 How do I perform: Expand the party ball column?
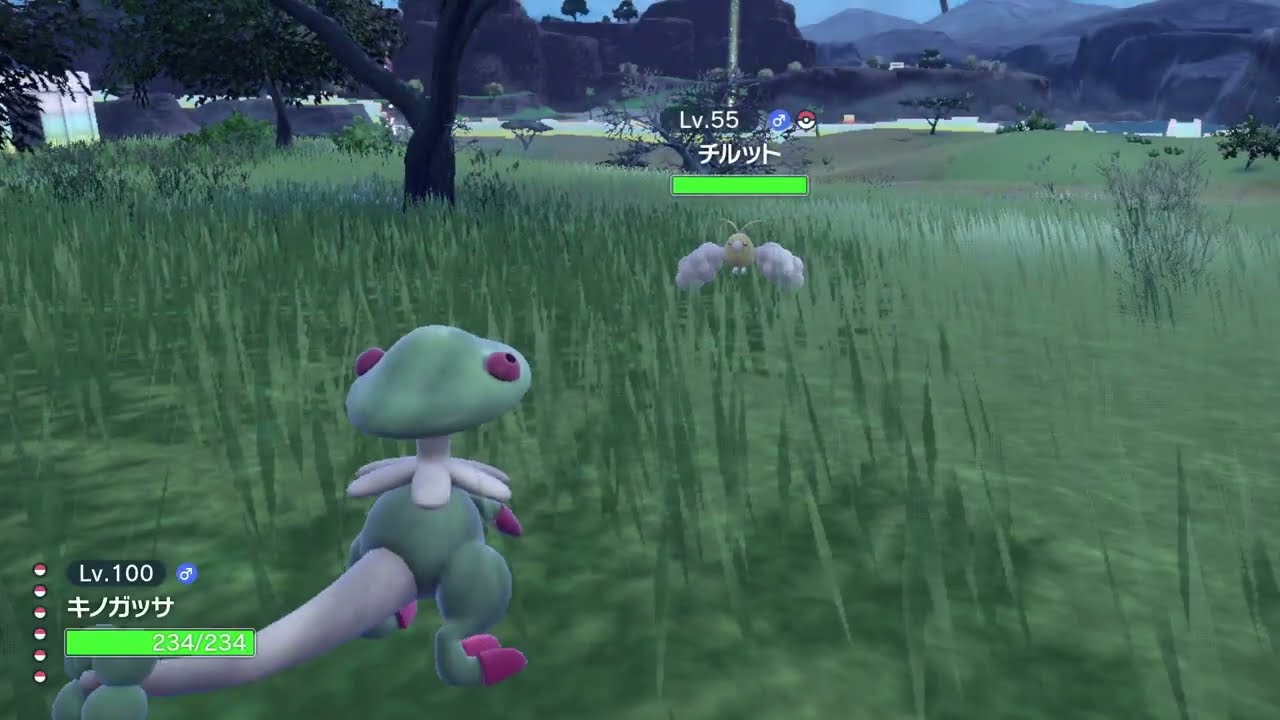39,620
